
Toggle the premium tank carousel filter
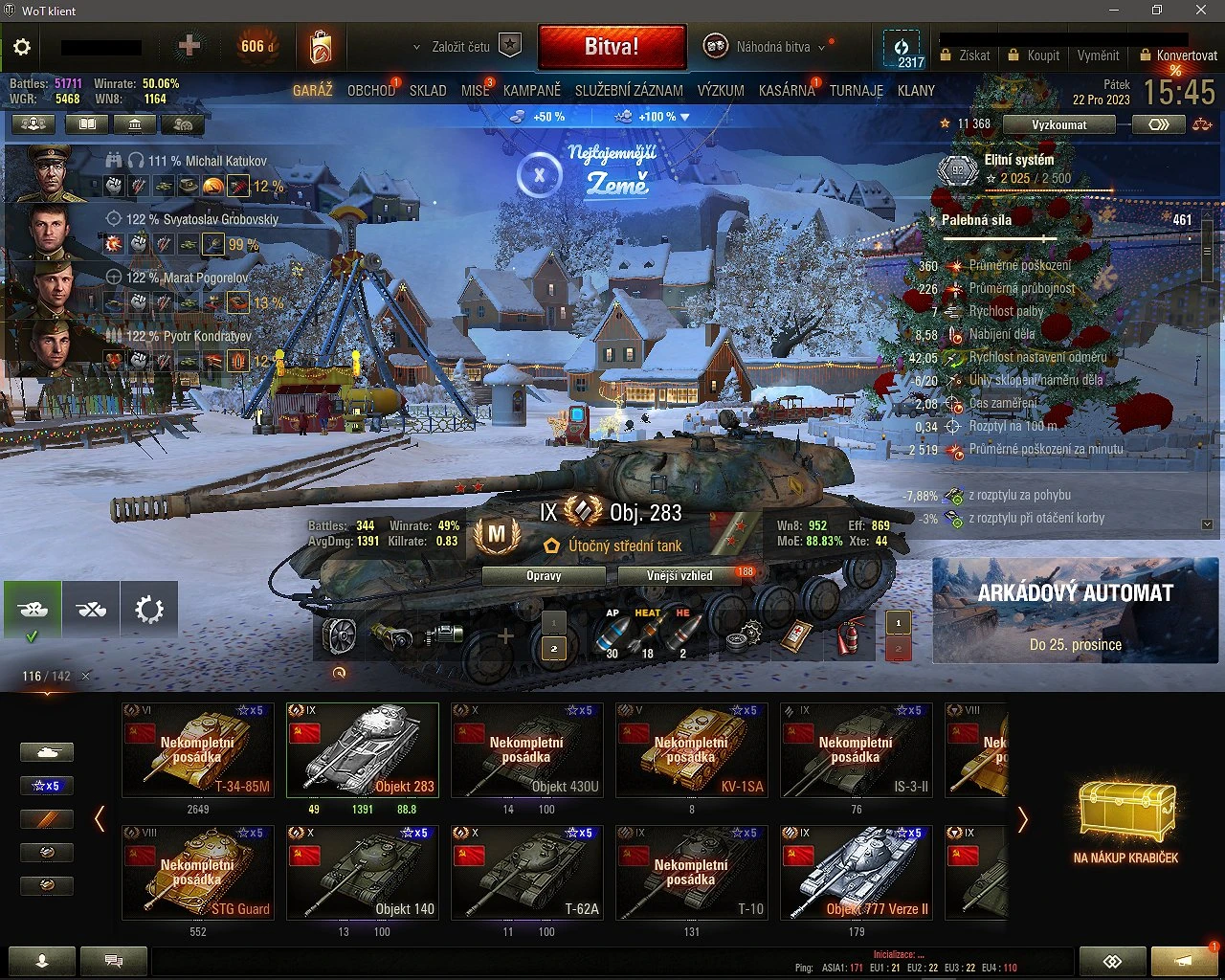pos(47,818)
